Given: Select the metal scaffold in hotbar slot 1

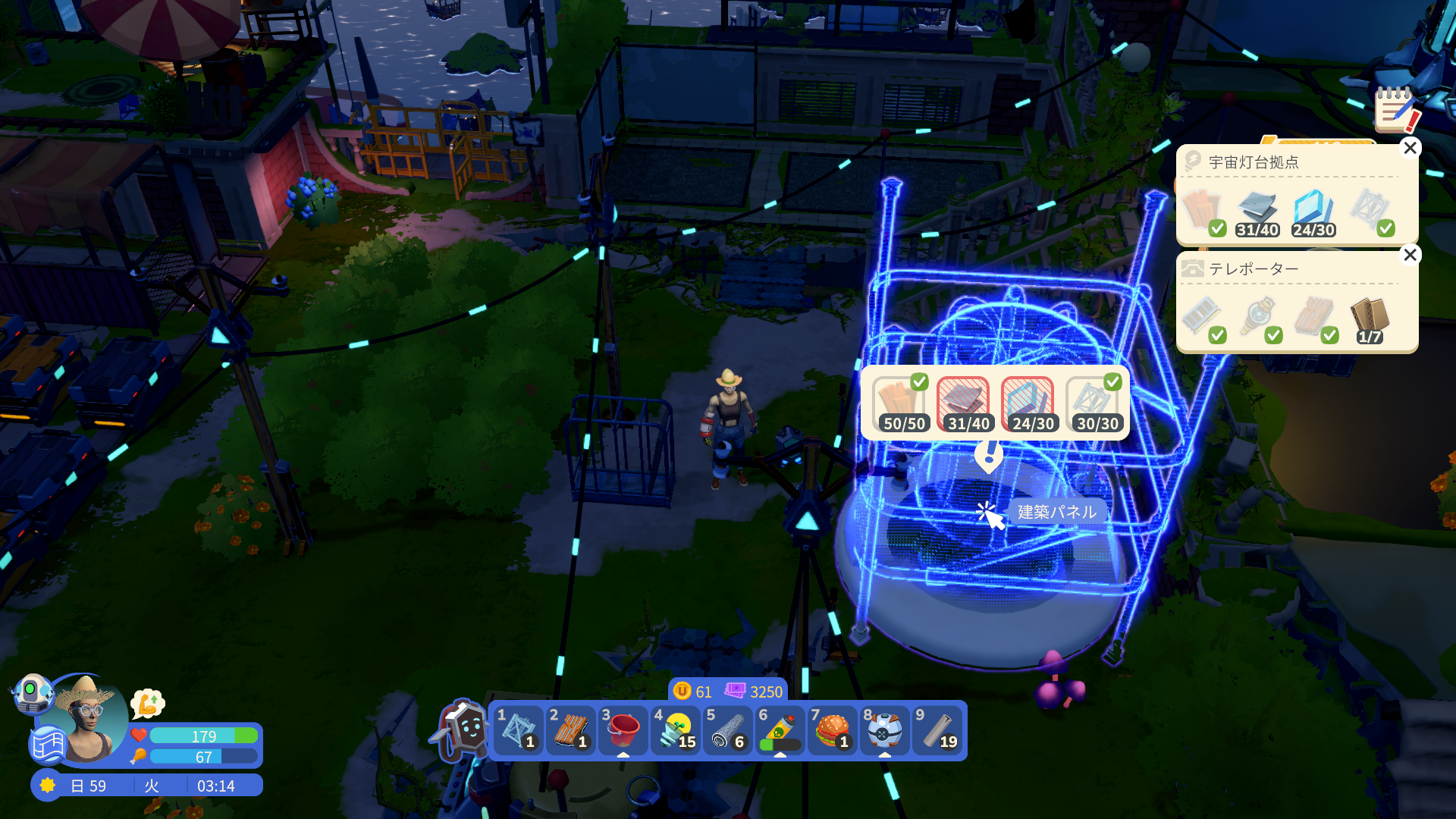Looking at the screenshot, I should coord(518,730).
